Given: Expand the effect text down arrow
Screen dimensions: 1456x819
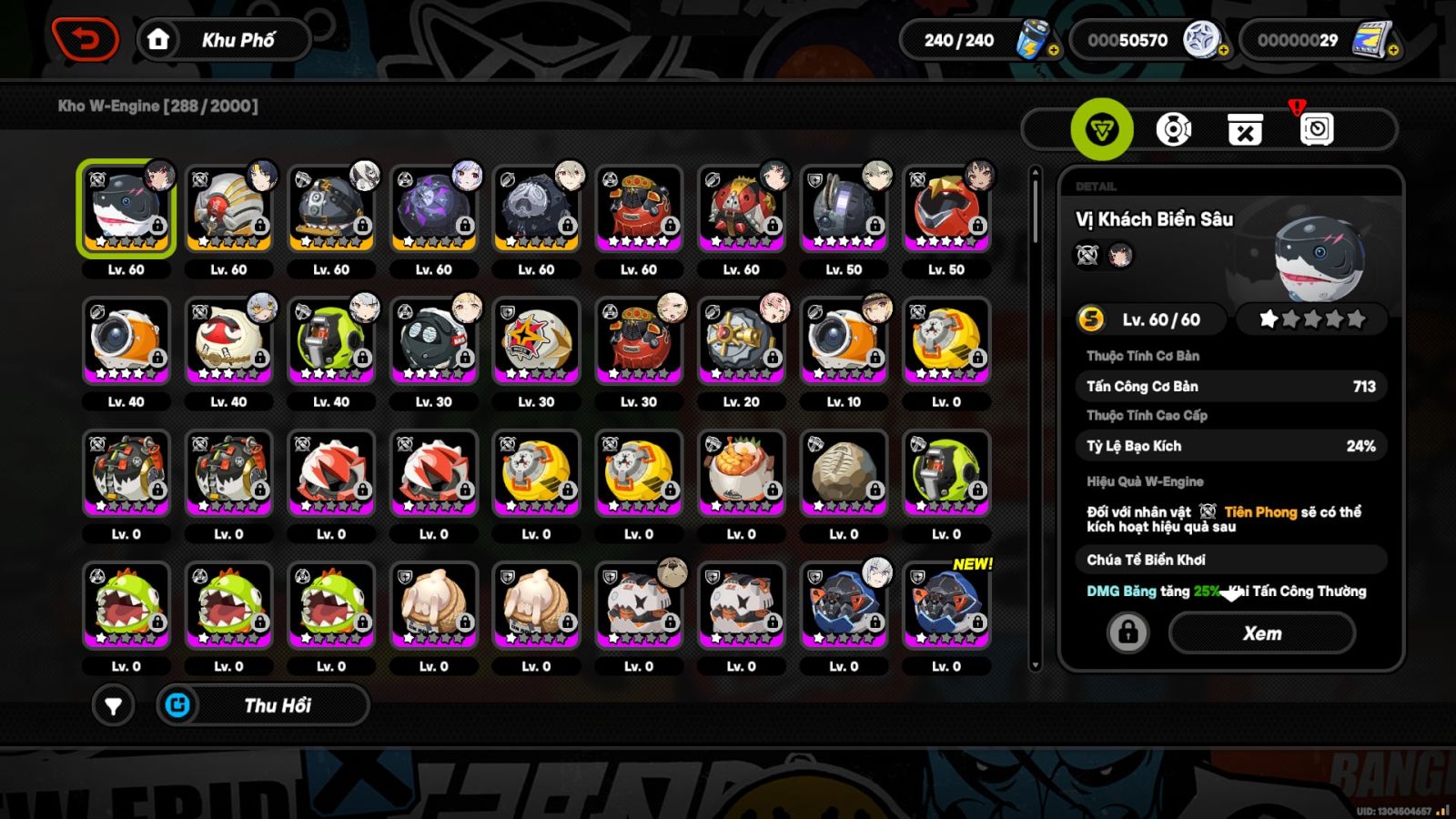Looking at the screenshot, I should (x=1231, y=594).
